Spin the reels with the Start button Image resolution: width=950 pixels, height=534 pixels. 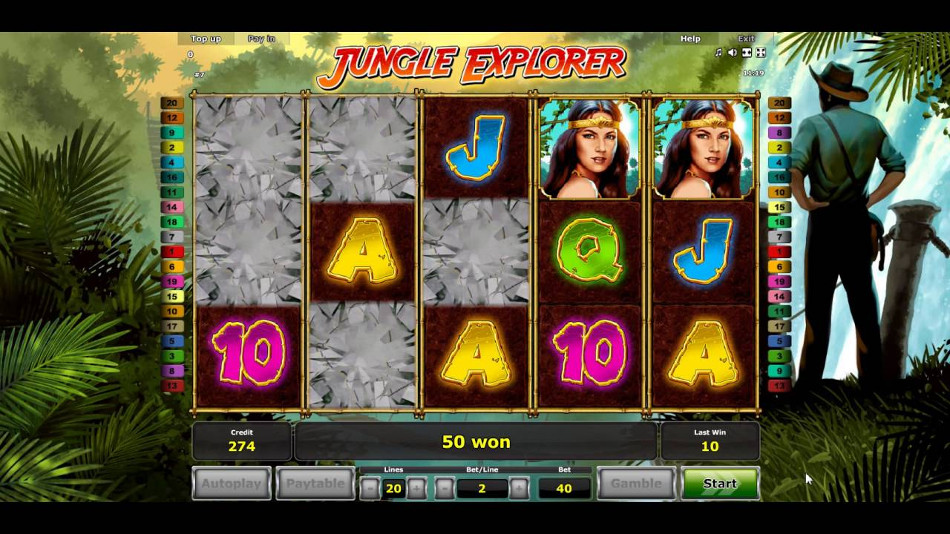click(720, 484)
